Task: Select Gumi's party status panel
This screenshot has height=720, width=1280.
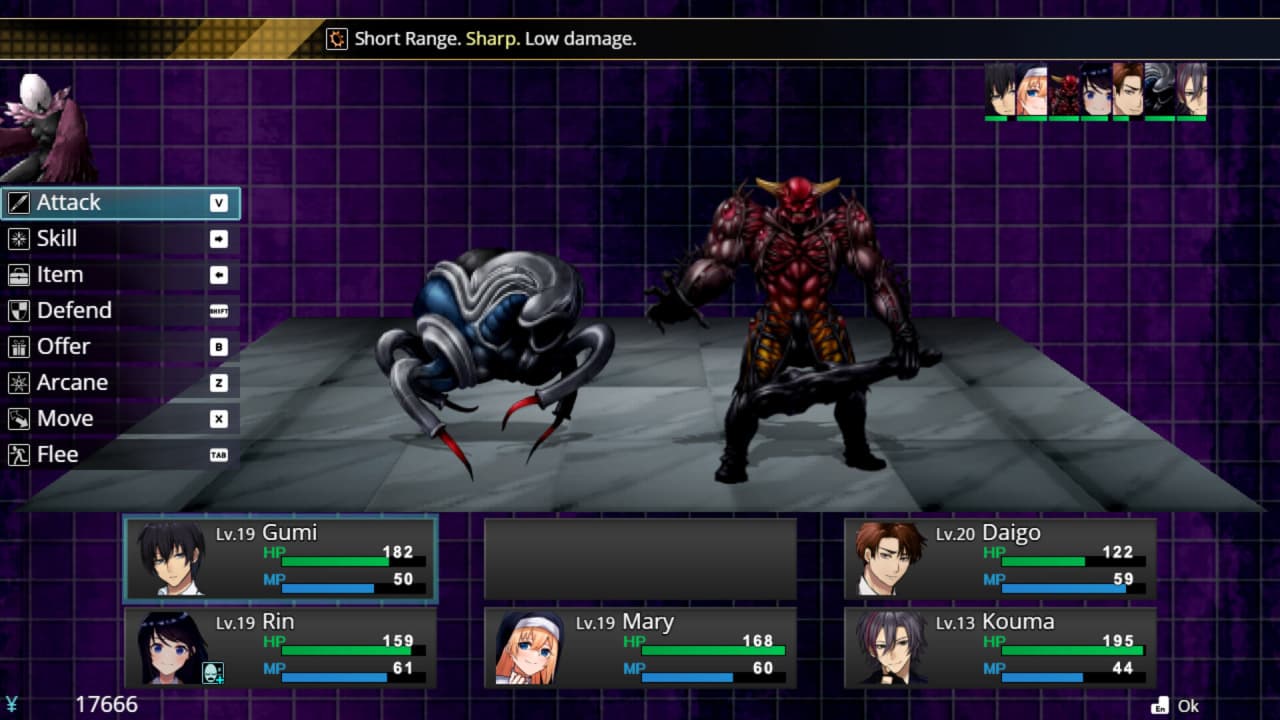Action: tap(280, 560)
